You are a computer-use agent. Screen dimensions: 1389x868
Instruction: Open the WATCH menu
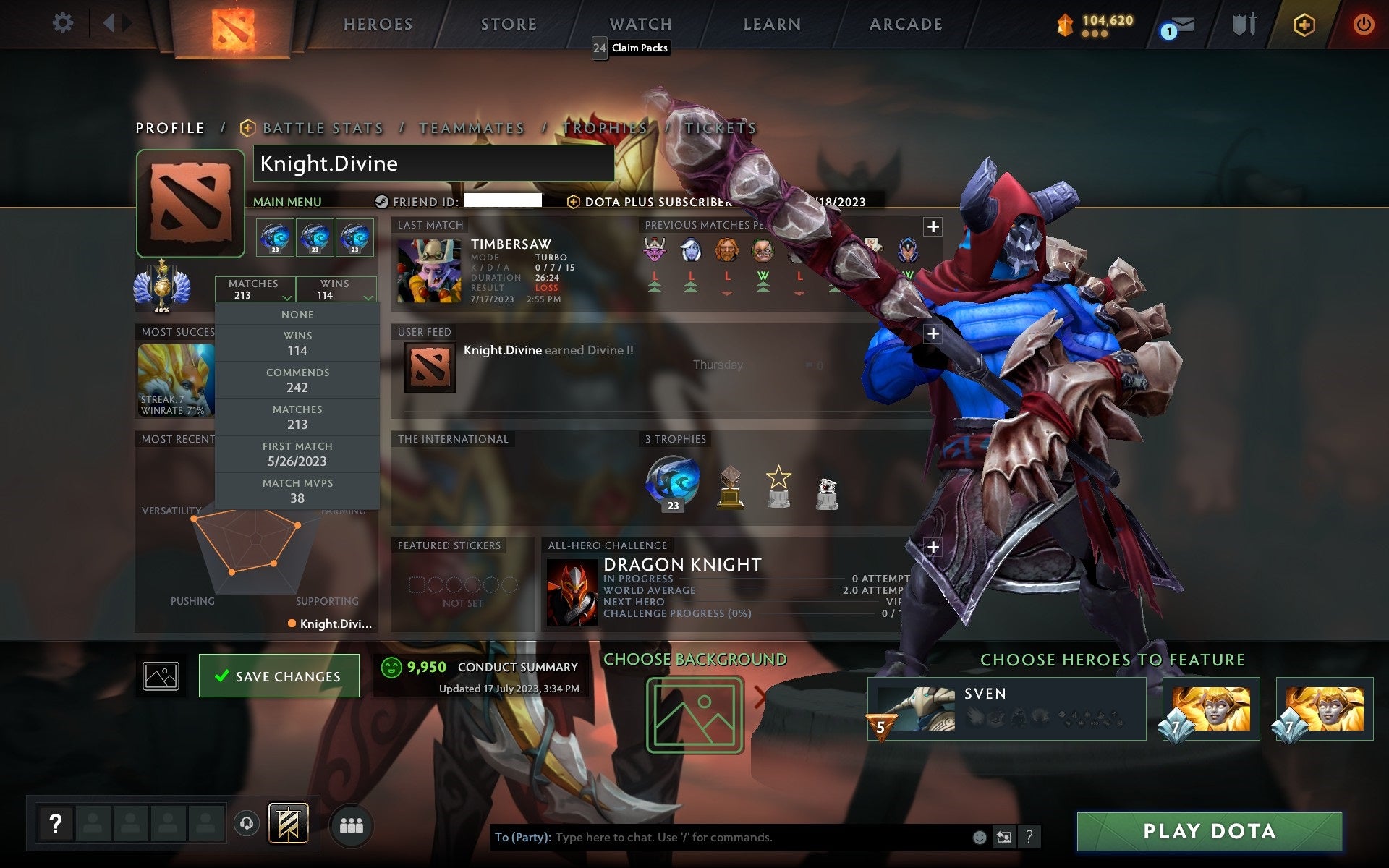pos(640,23)
